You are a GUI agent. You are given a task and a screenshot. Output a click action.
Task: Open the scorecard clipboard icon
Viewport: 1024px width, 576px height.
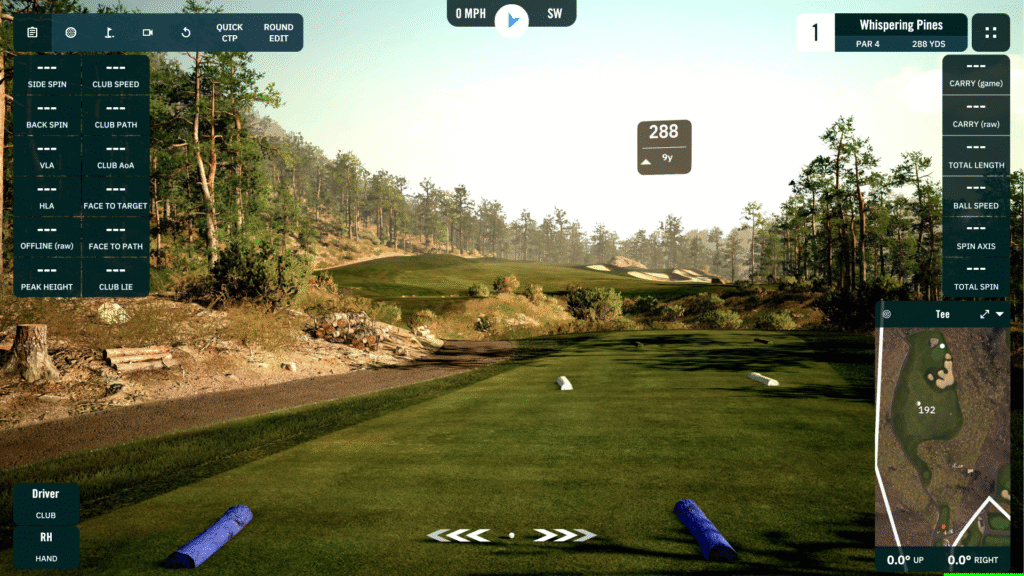tap(32, 32)
